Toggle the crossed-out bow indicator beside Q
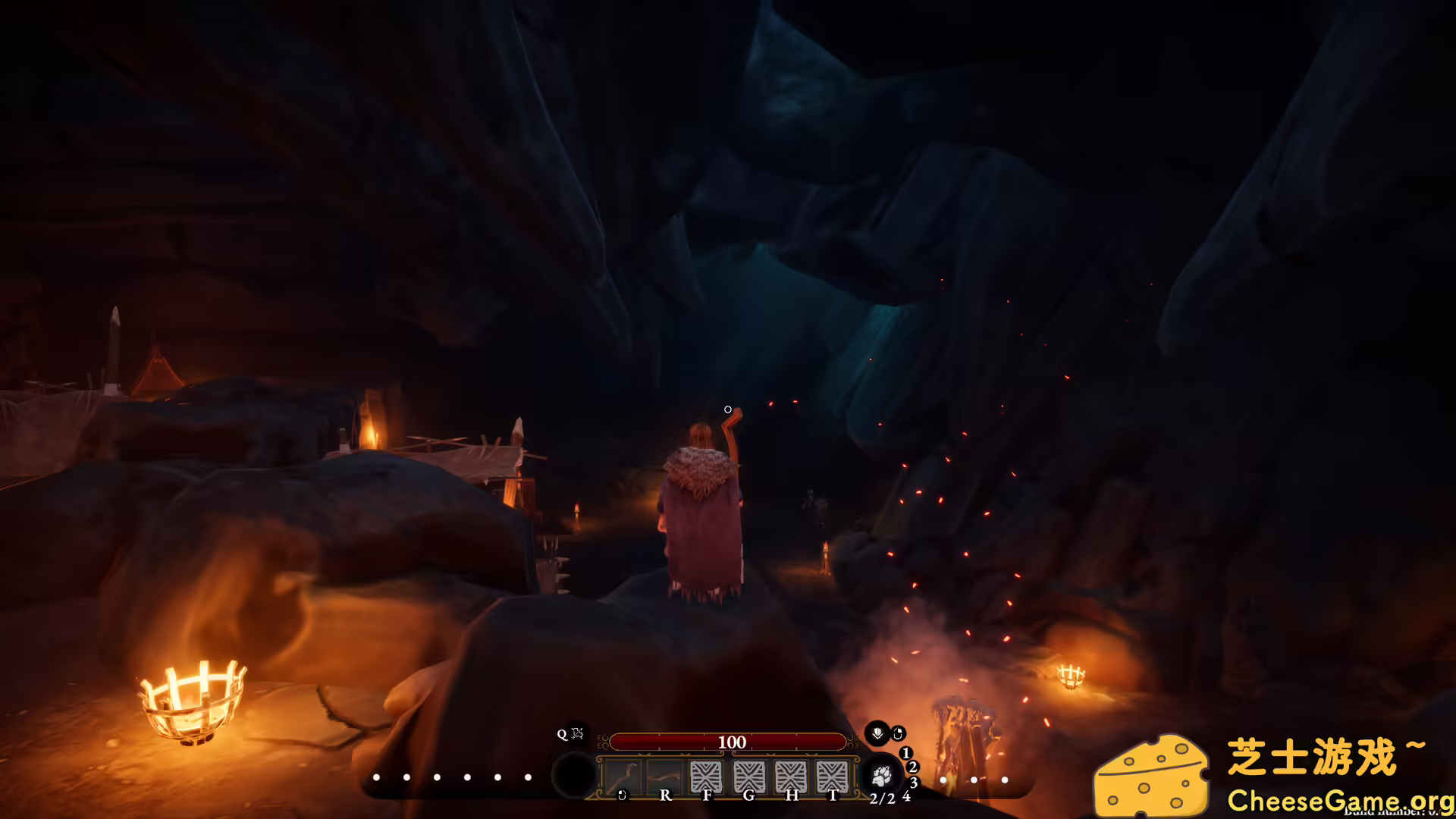This screenshot has width=1456, height=819. click(577, 735)
